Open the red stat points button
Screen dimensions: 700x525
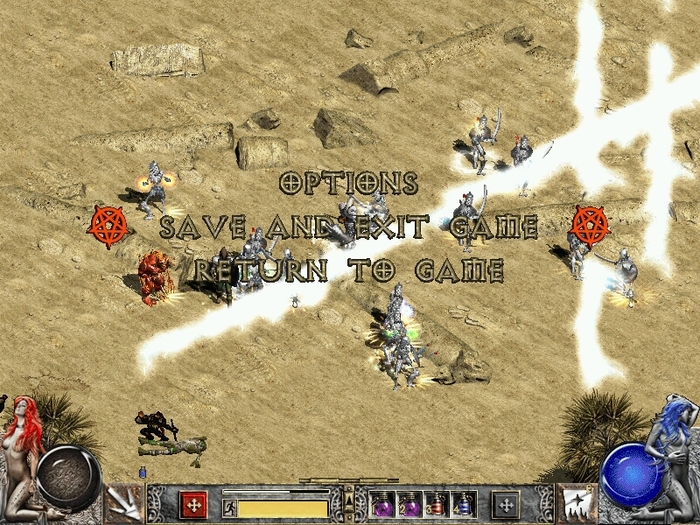[x=193, y=503]
